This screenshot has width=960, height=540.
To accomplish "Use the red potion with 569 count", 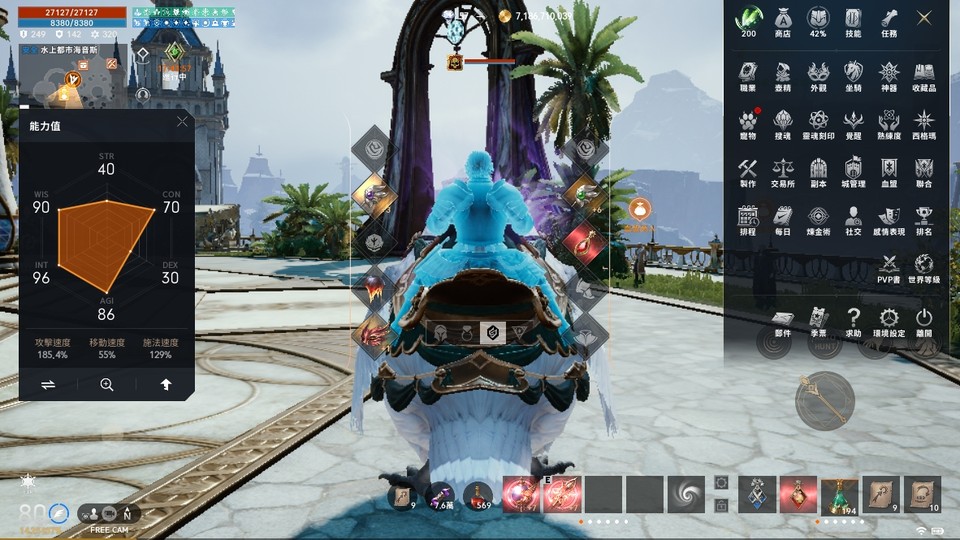I will pos(477,494).
